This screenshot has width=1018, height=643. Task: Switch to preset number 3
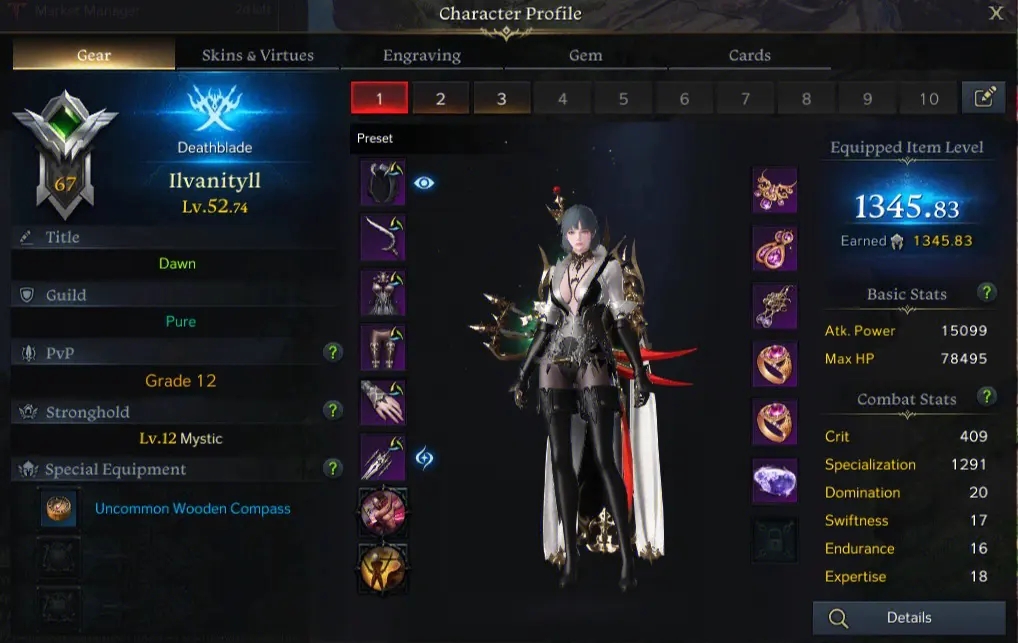click(501, 98)
